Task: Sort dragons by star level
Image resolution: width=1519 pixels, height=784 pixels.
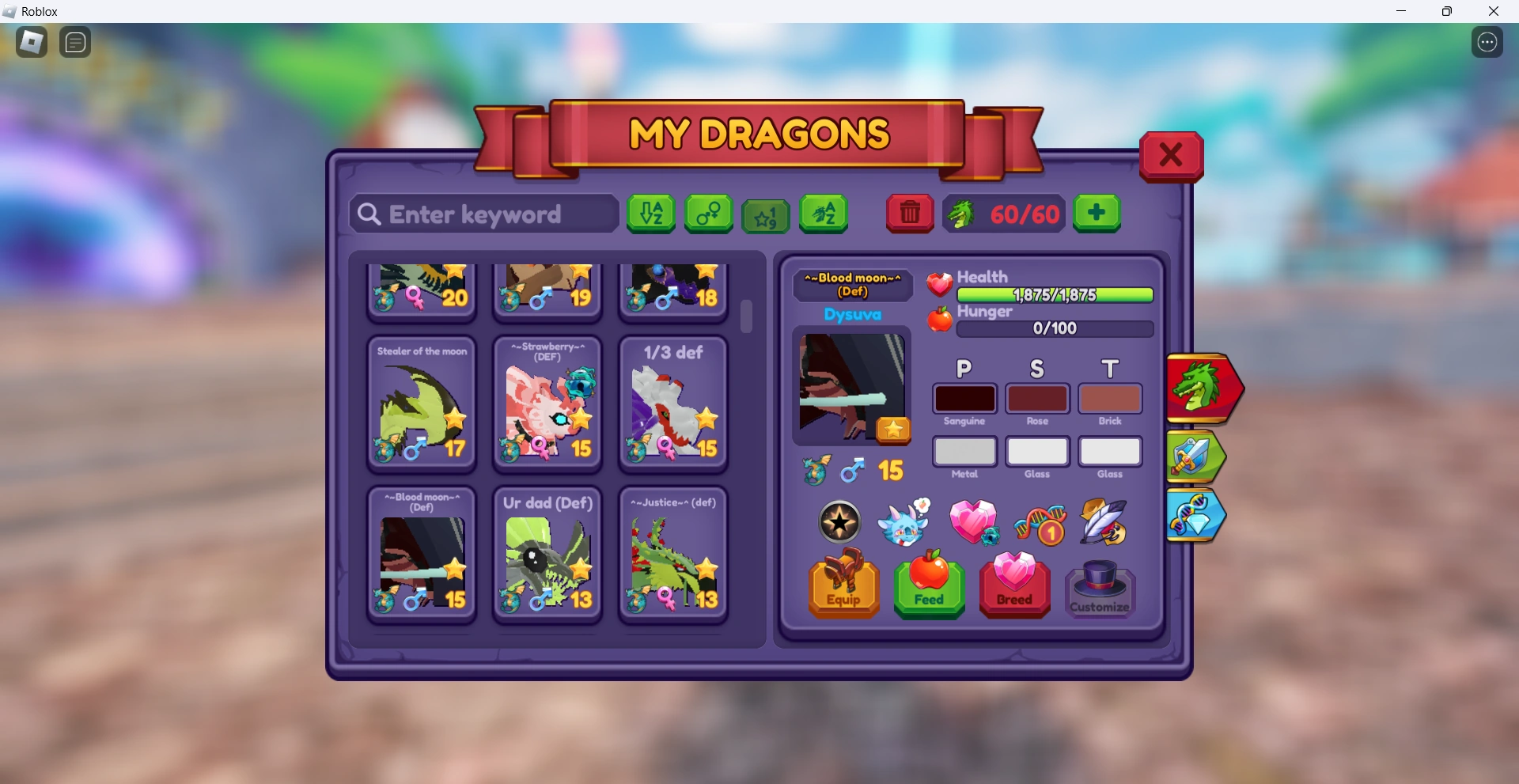Action: (765, 214)
